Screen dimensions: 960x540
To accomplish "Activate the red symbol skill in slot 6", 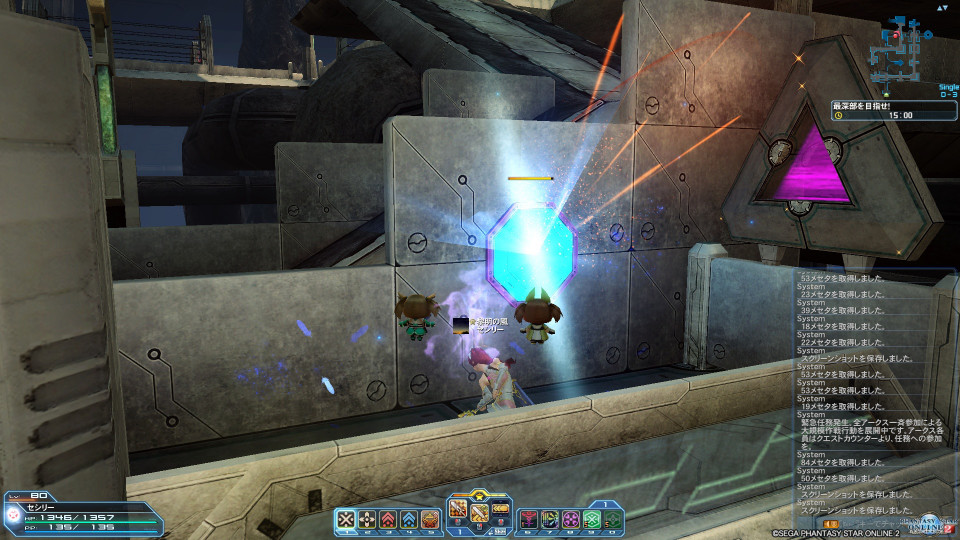I will click(529, 519).
